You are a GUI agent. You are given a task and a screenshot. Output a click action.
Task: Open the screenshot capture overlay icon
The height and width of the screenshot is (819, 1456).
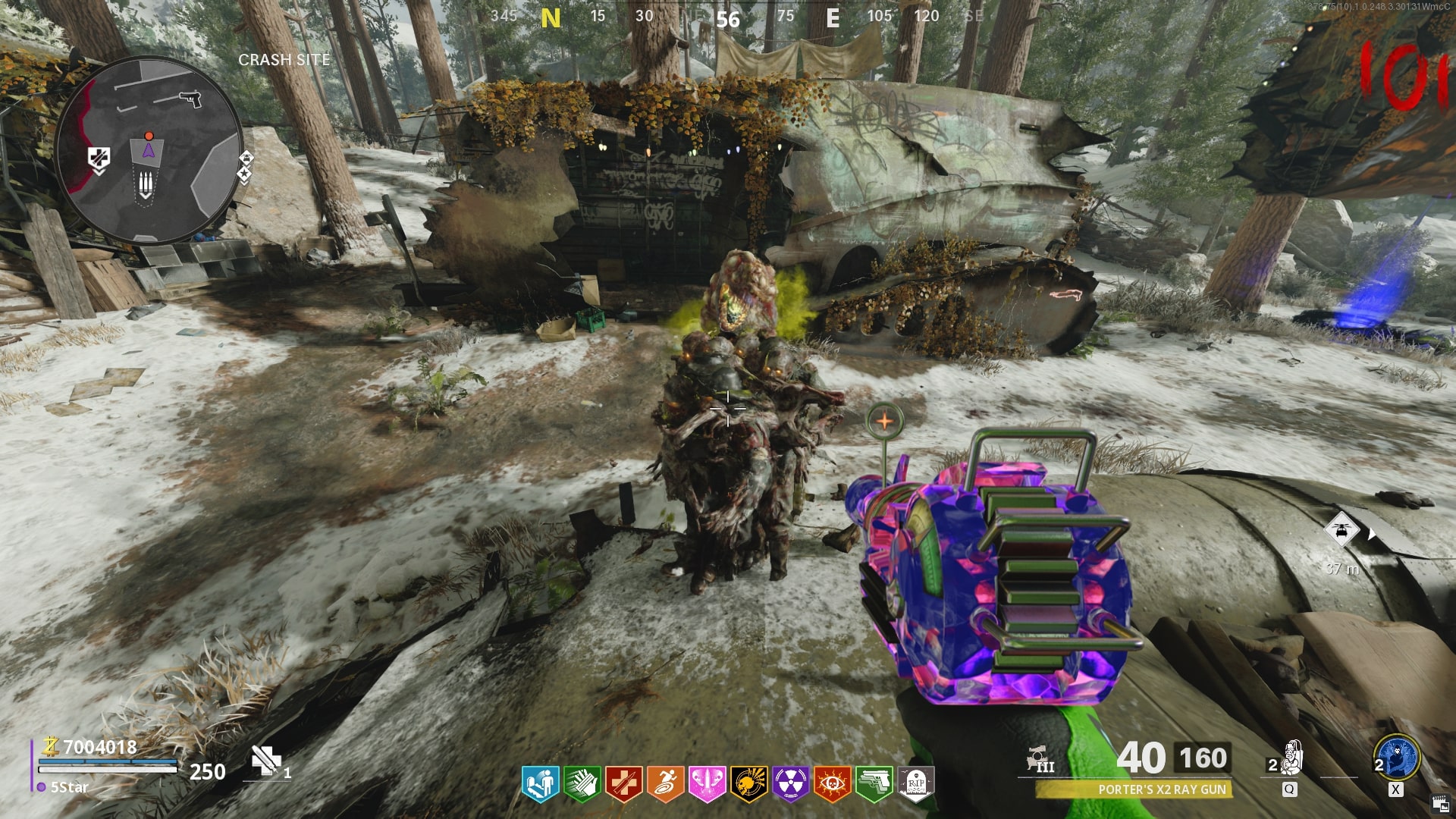1440,804
